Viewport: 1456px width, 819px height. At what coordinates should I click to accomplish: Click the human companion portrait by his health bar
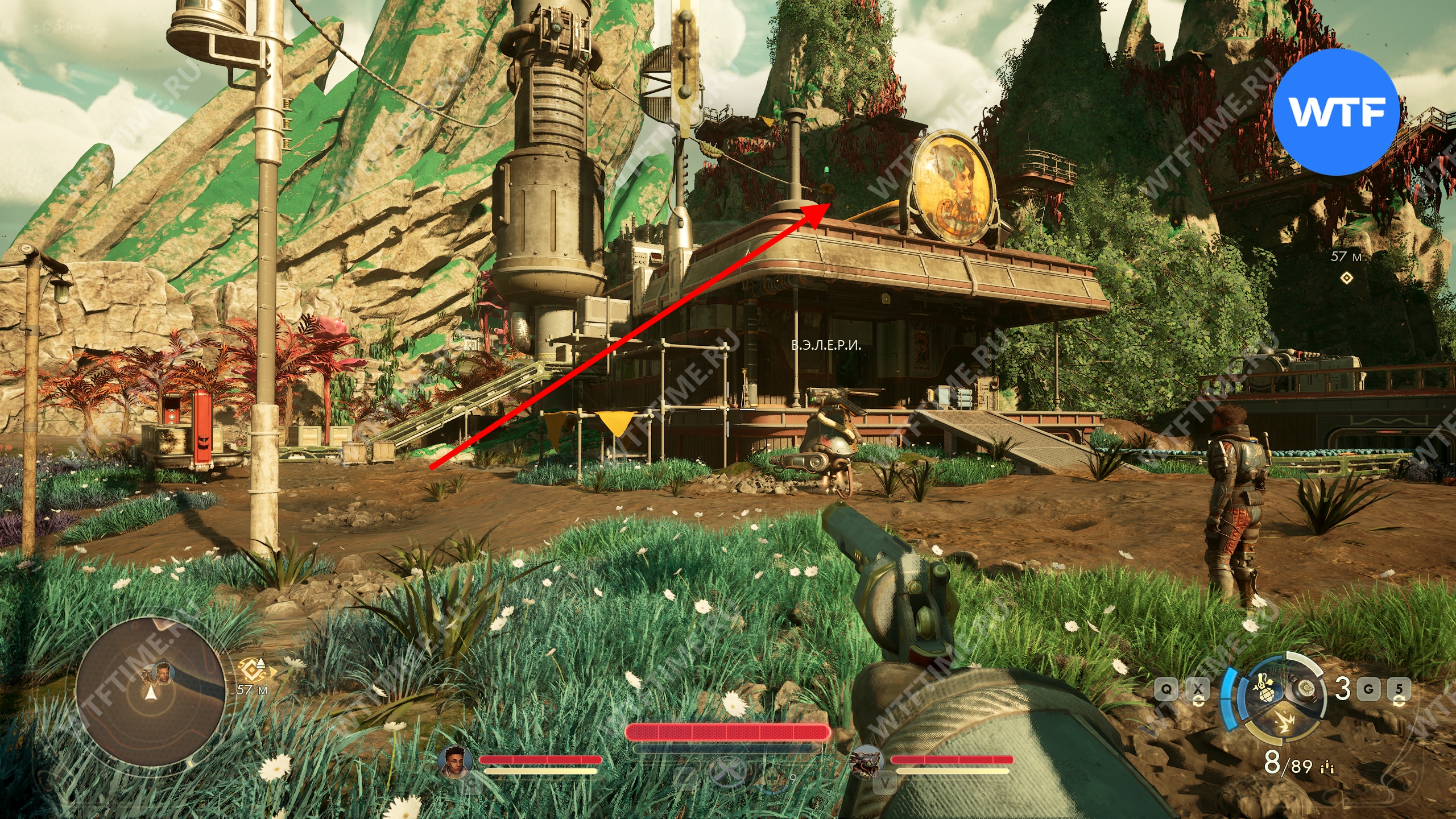(x=456, y=761)
